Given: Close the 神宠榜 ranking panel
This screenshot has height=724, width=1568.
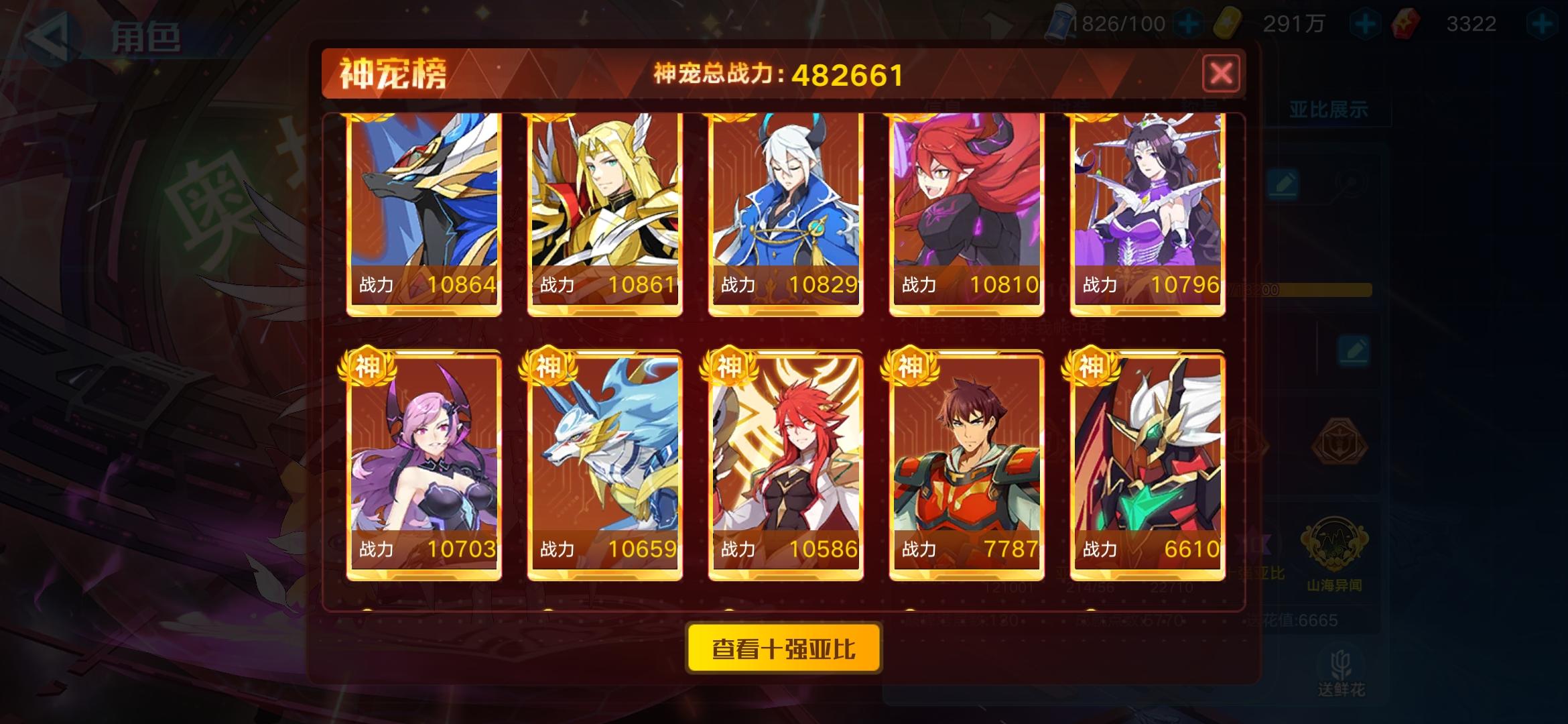Looking at the screenshot, I should tap(1221, 74).
